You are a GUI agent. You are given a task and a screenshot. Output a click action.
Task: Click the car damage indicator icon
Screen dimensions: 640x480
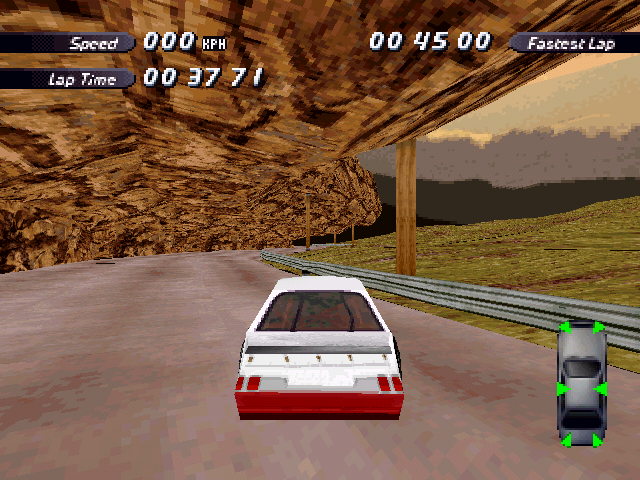(581, 384)
